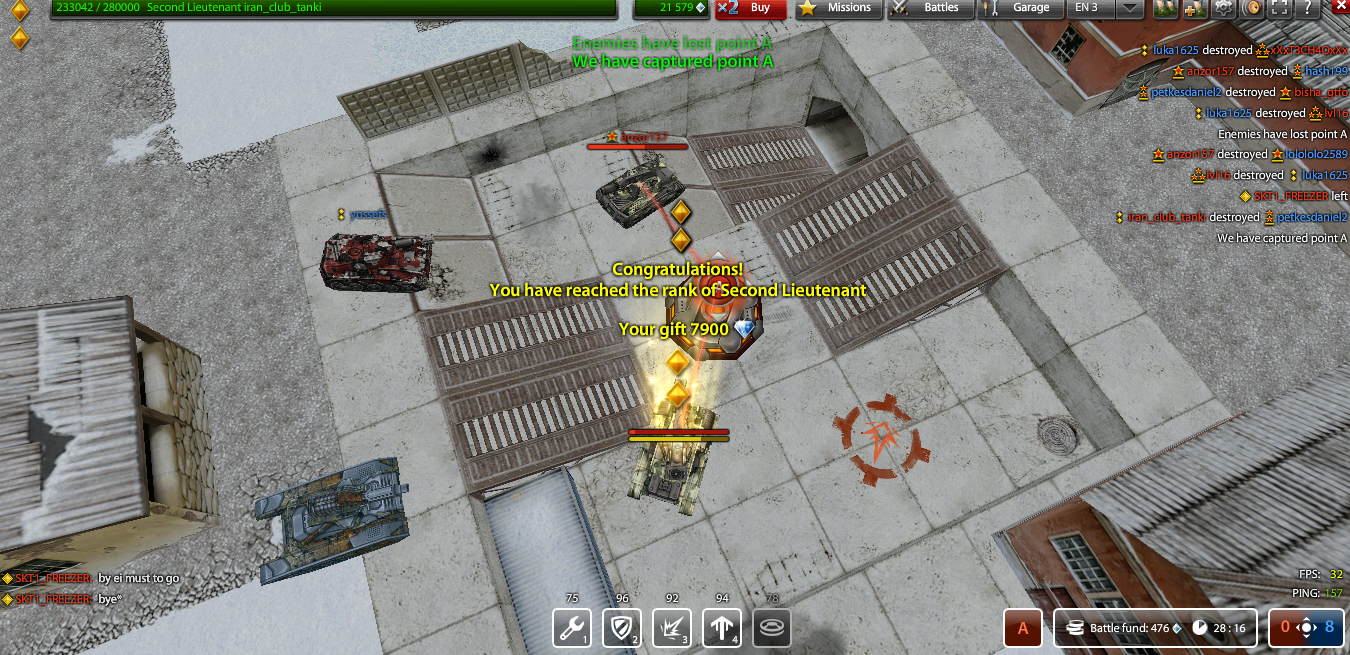Drop a mine from the supply bar
Viewport: 1350px width, 655px height.
[772, 628]
